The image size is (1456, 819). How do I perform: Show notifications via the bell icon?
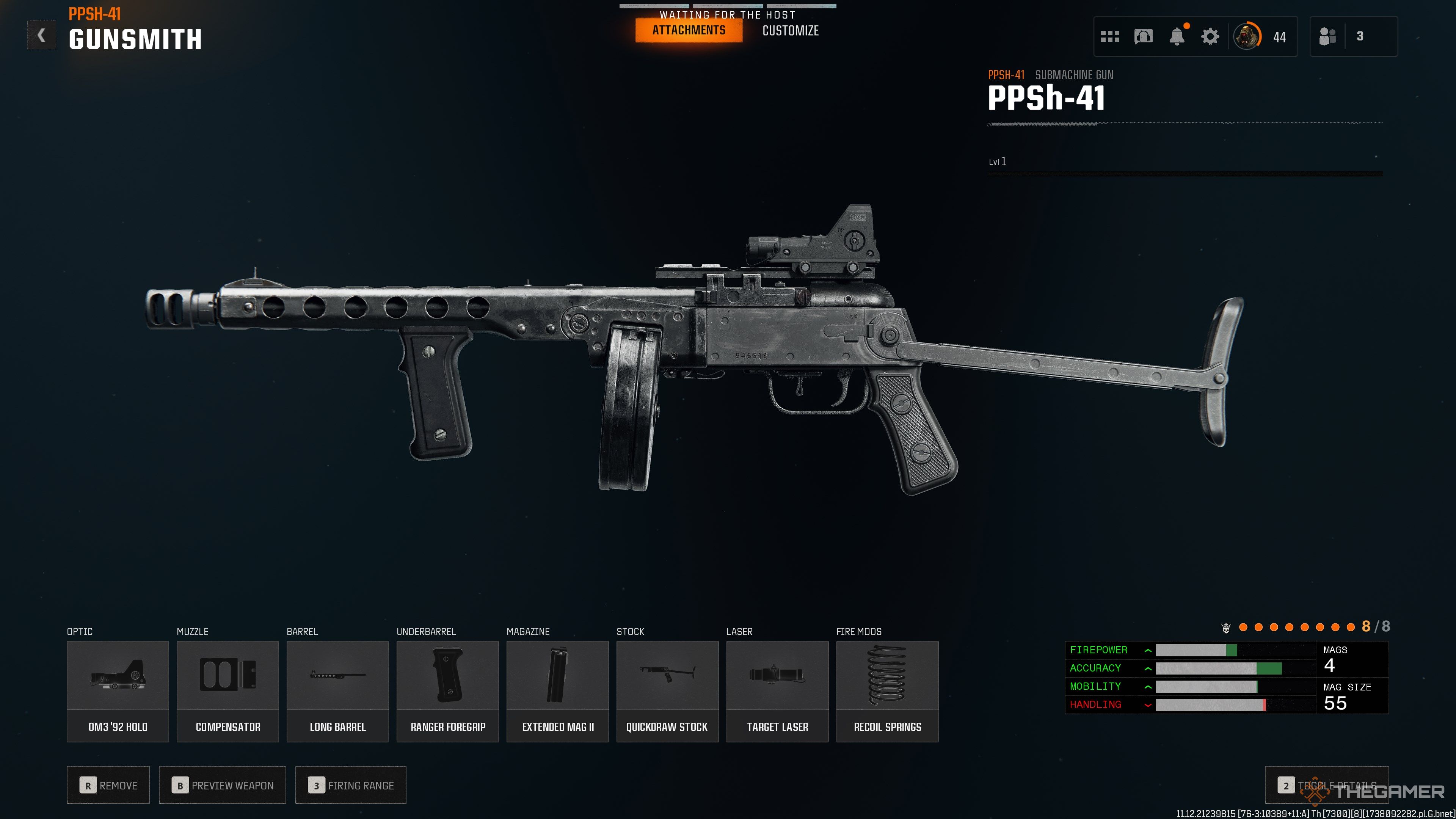(x=1177, y=37)
